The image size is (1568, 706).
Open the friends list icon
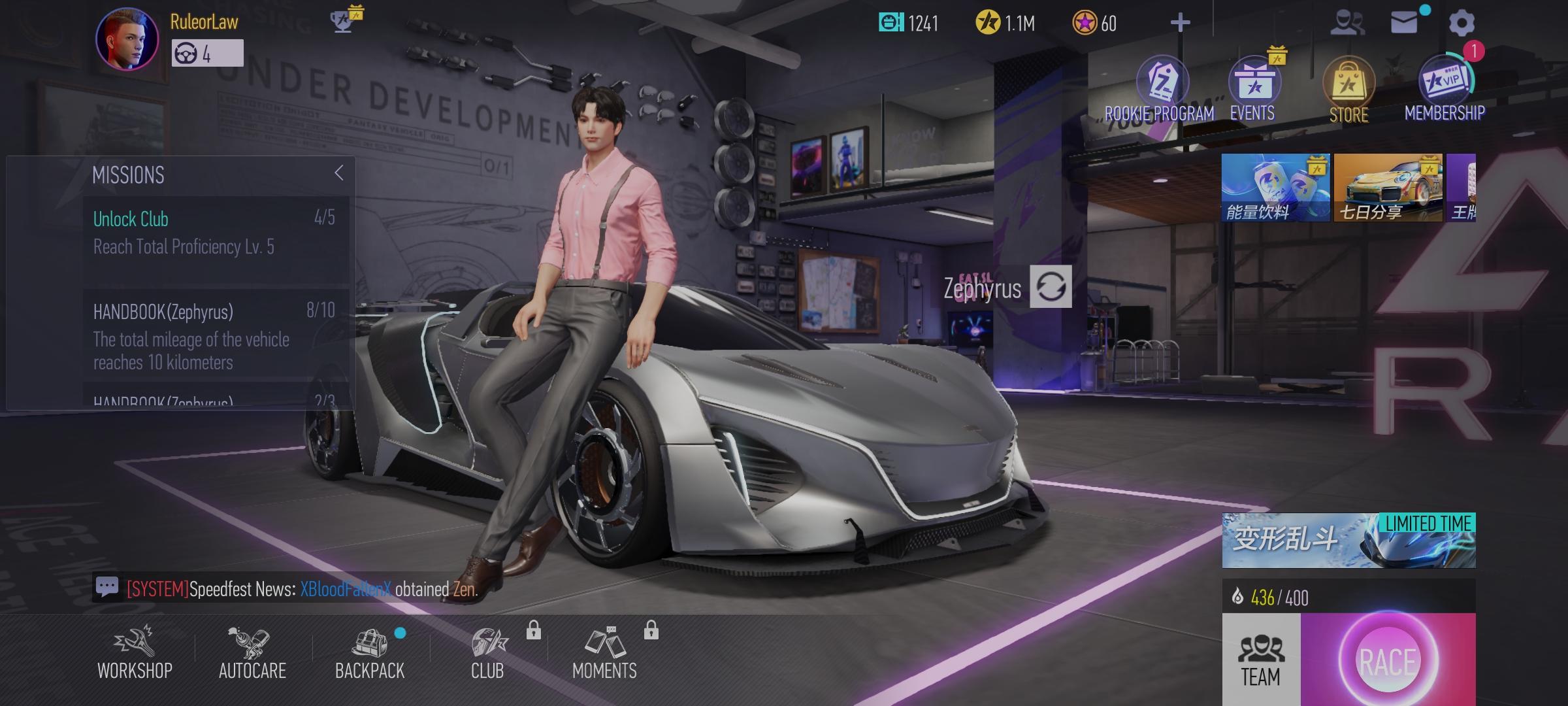(1347, 24)
